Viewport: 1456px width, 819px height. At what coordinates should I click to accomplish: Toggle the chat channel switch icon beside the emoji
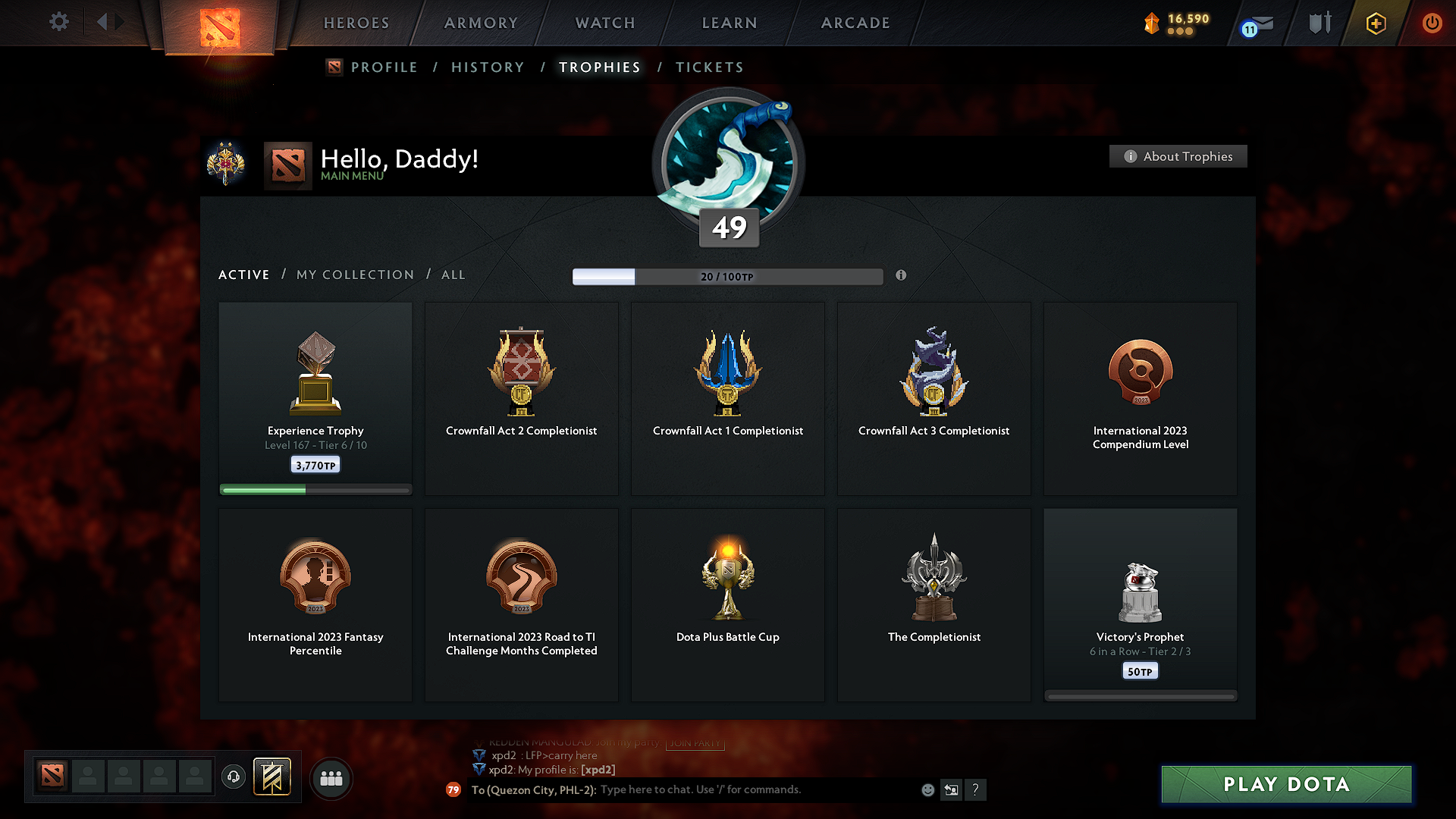[952, 789]
